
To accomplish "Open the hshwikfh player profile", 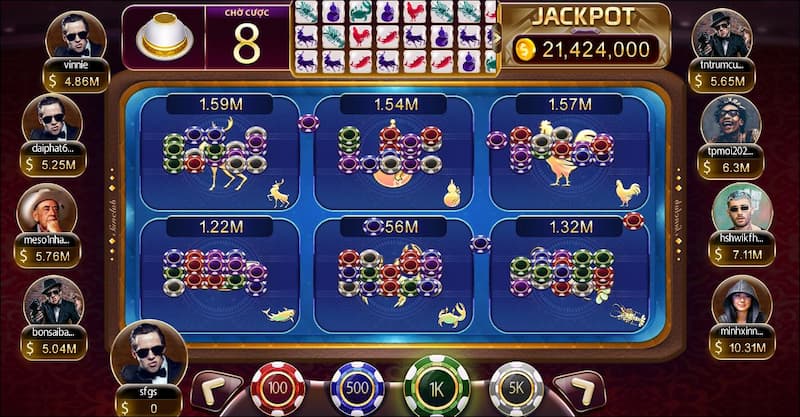I will 742,212.
